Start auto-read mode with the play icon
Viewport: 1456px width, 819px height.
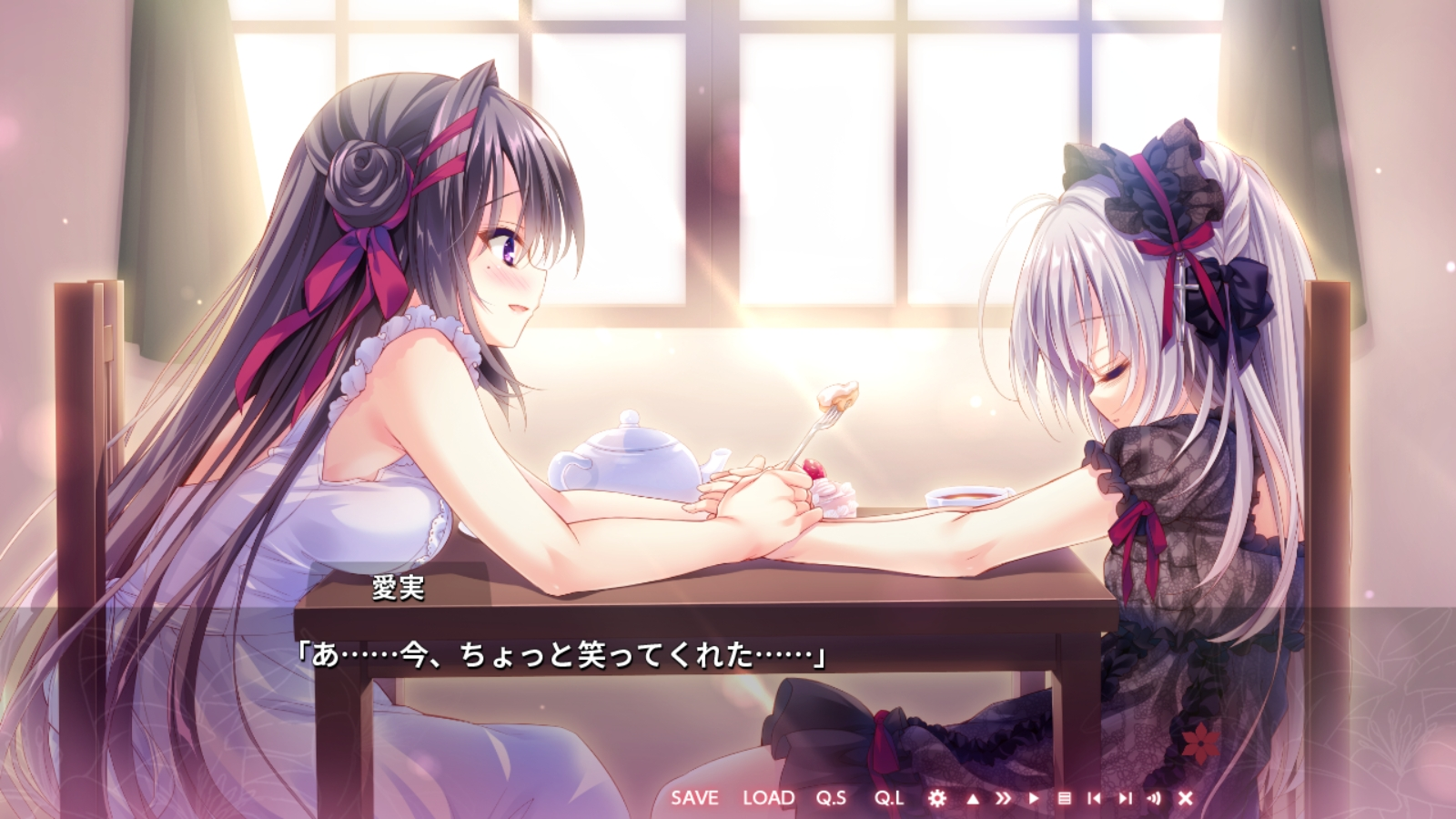point(1035,798)
